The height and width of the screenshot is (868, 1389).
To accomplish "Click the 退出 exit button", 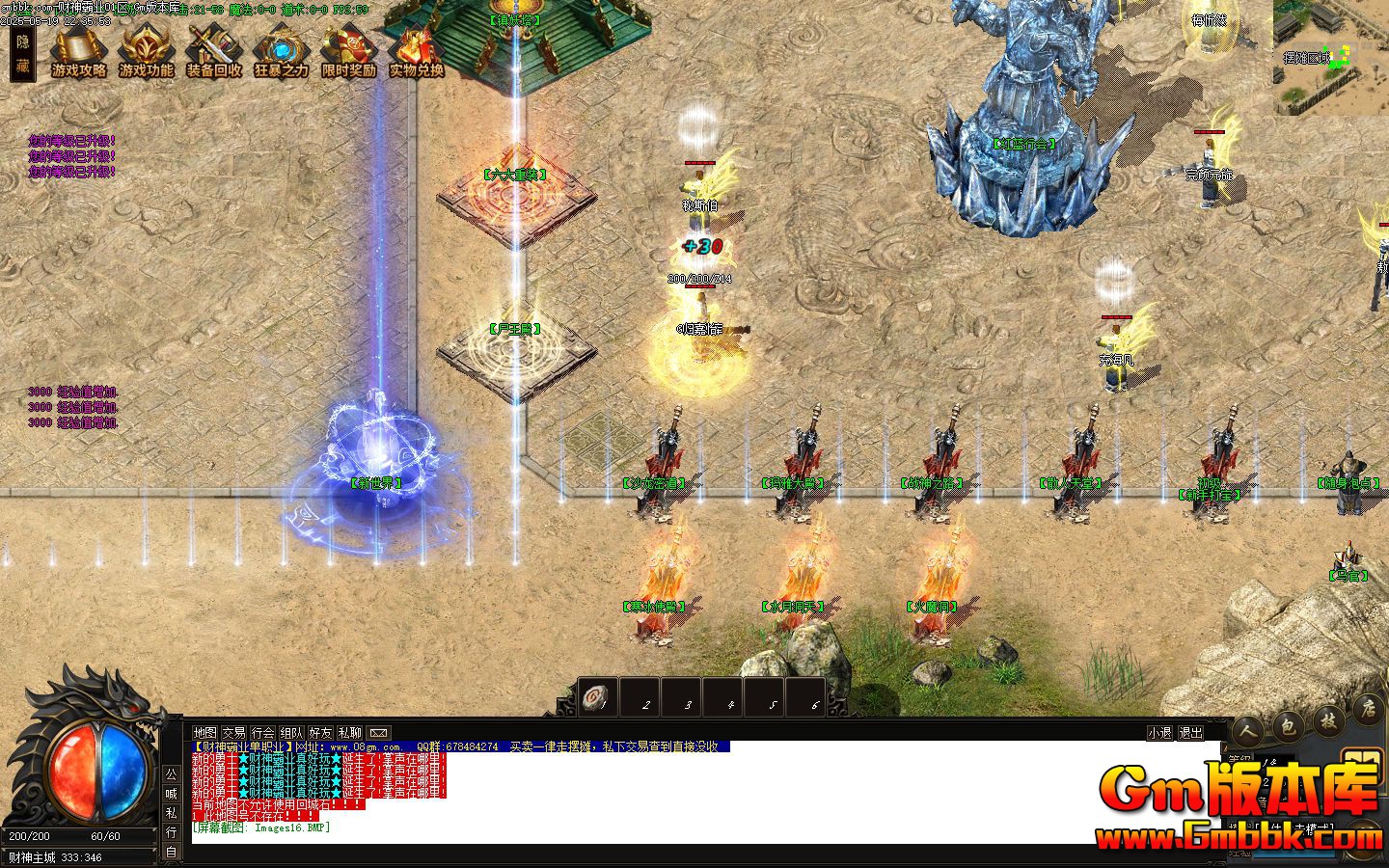I will (x=1188, y=733).
